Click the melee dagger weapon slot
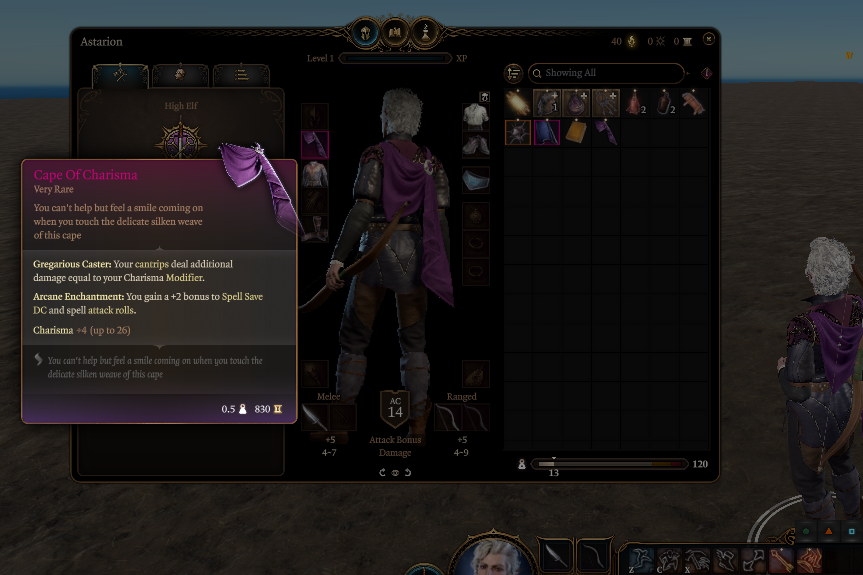 (x=314, y=417)
